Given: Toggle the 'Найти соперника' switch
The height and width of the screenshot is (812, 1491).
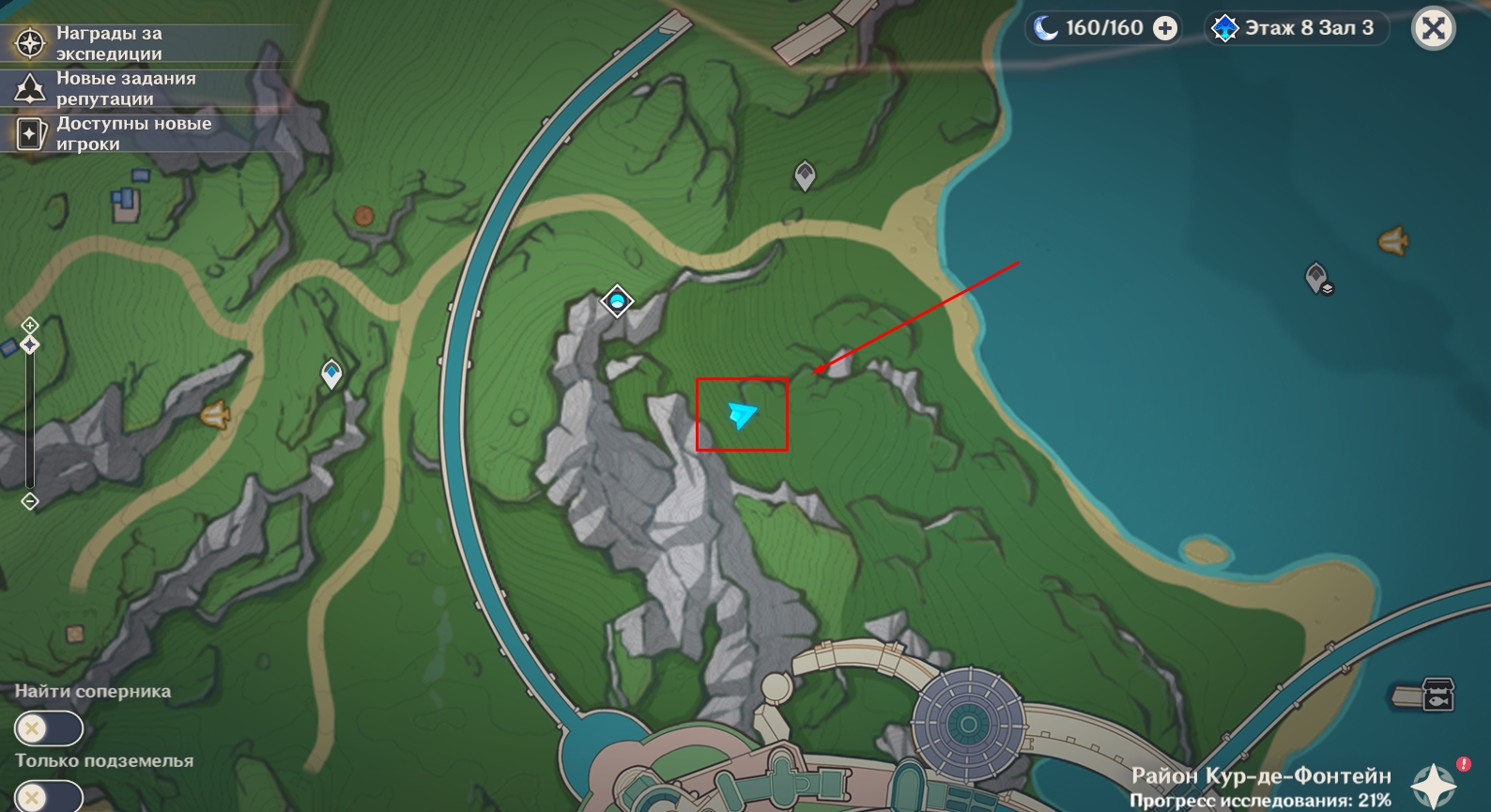Looking at the screenshot, I should coord(49,728).
